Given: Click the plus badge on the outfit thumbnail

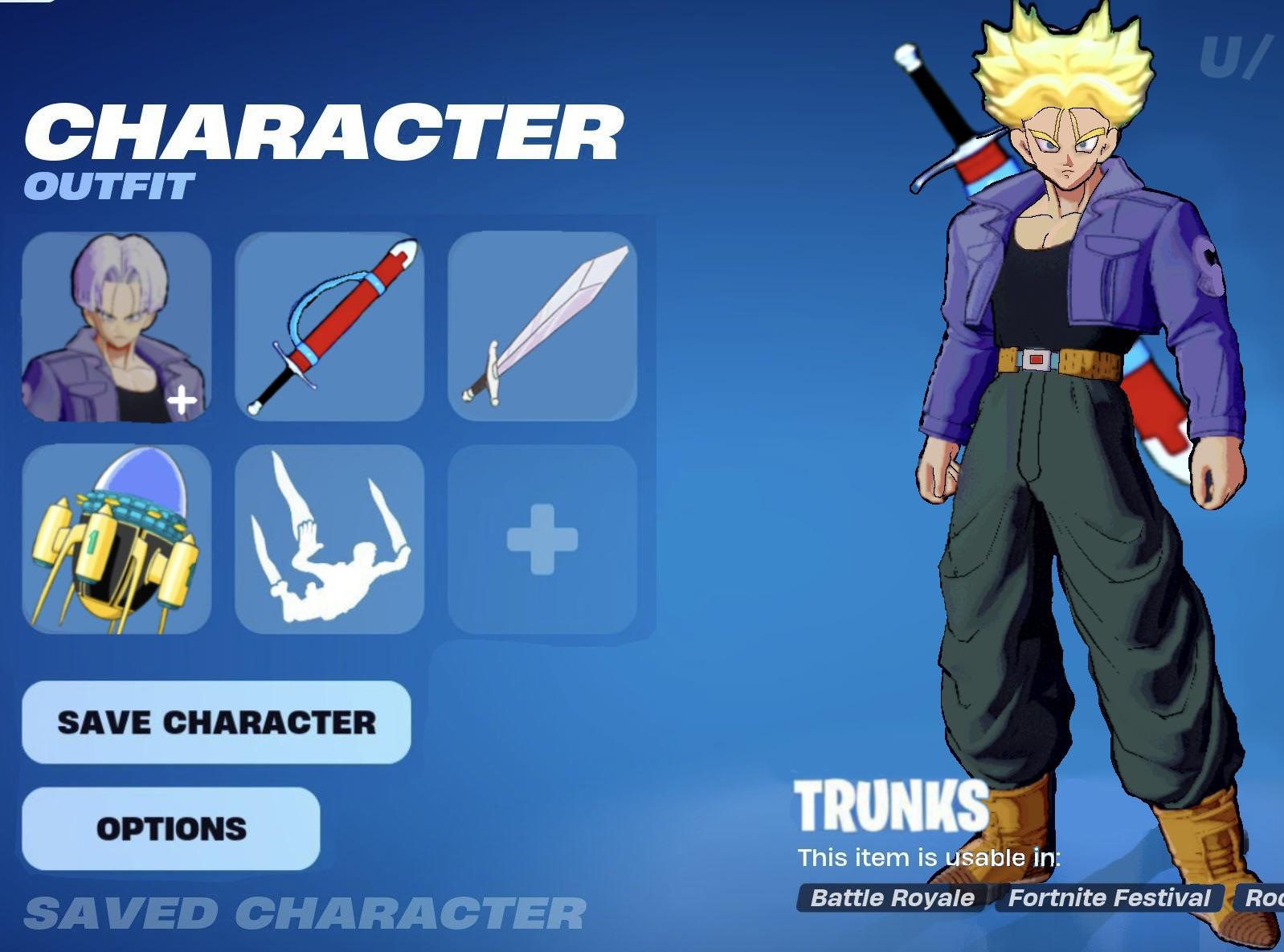Looking at the screenshot, I should (x=183, y=396).
